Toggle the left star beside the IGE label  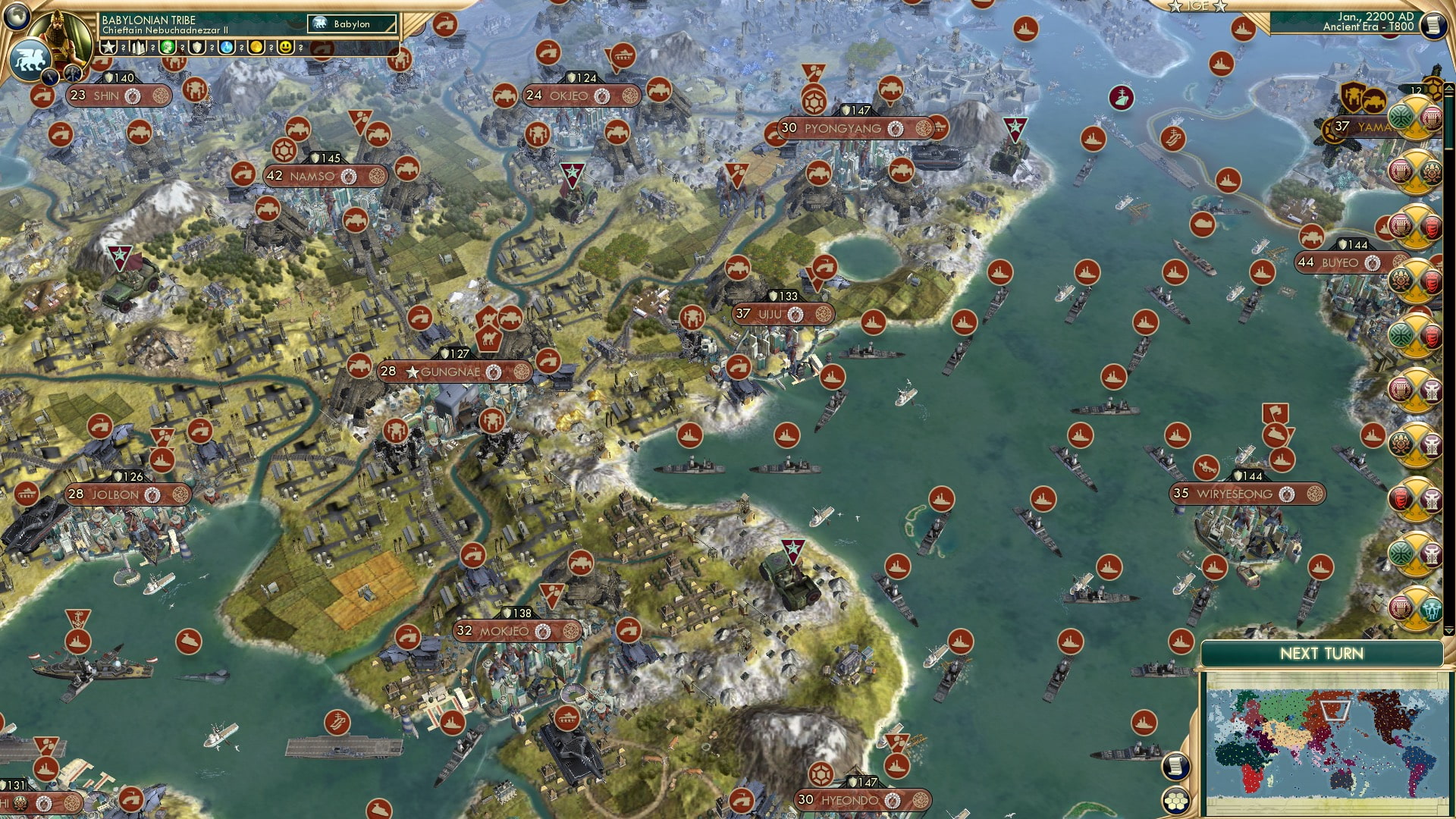(1175, 7)
